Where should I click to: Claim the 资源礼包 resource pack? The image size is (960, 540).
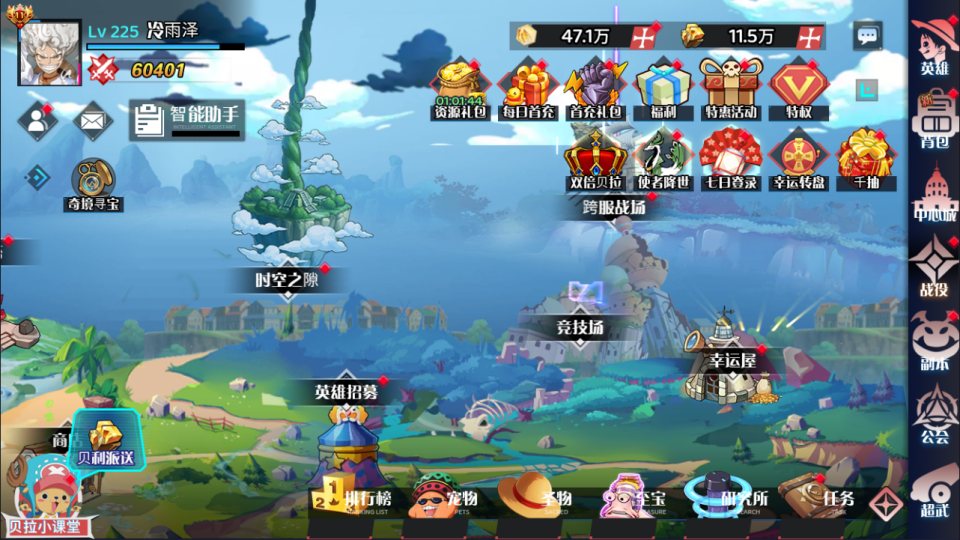click(459, 89)
